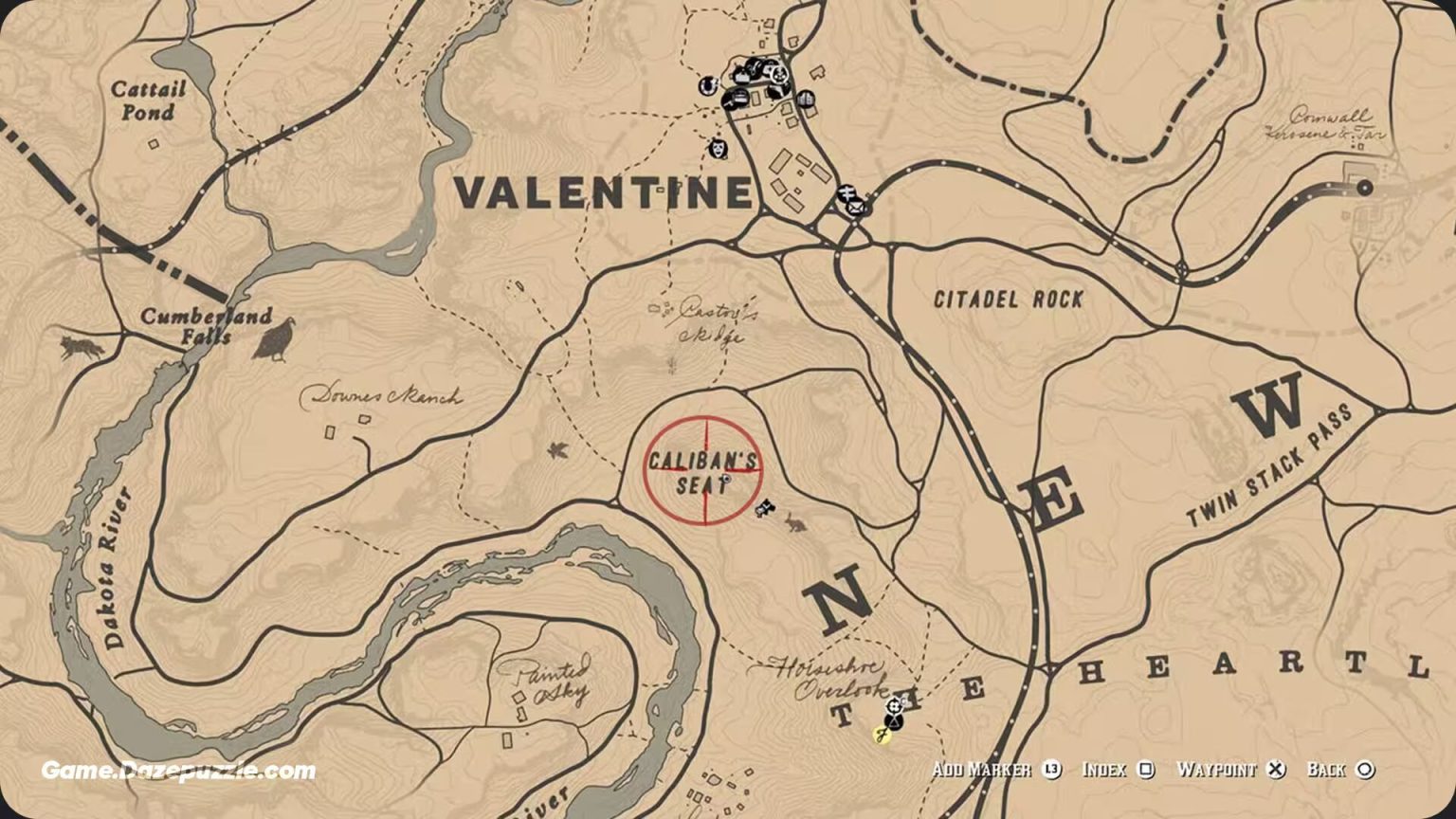
Task: Click the white face mask icon below Valentine
Action: 718,150
